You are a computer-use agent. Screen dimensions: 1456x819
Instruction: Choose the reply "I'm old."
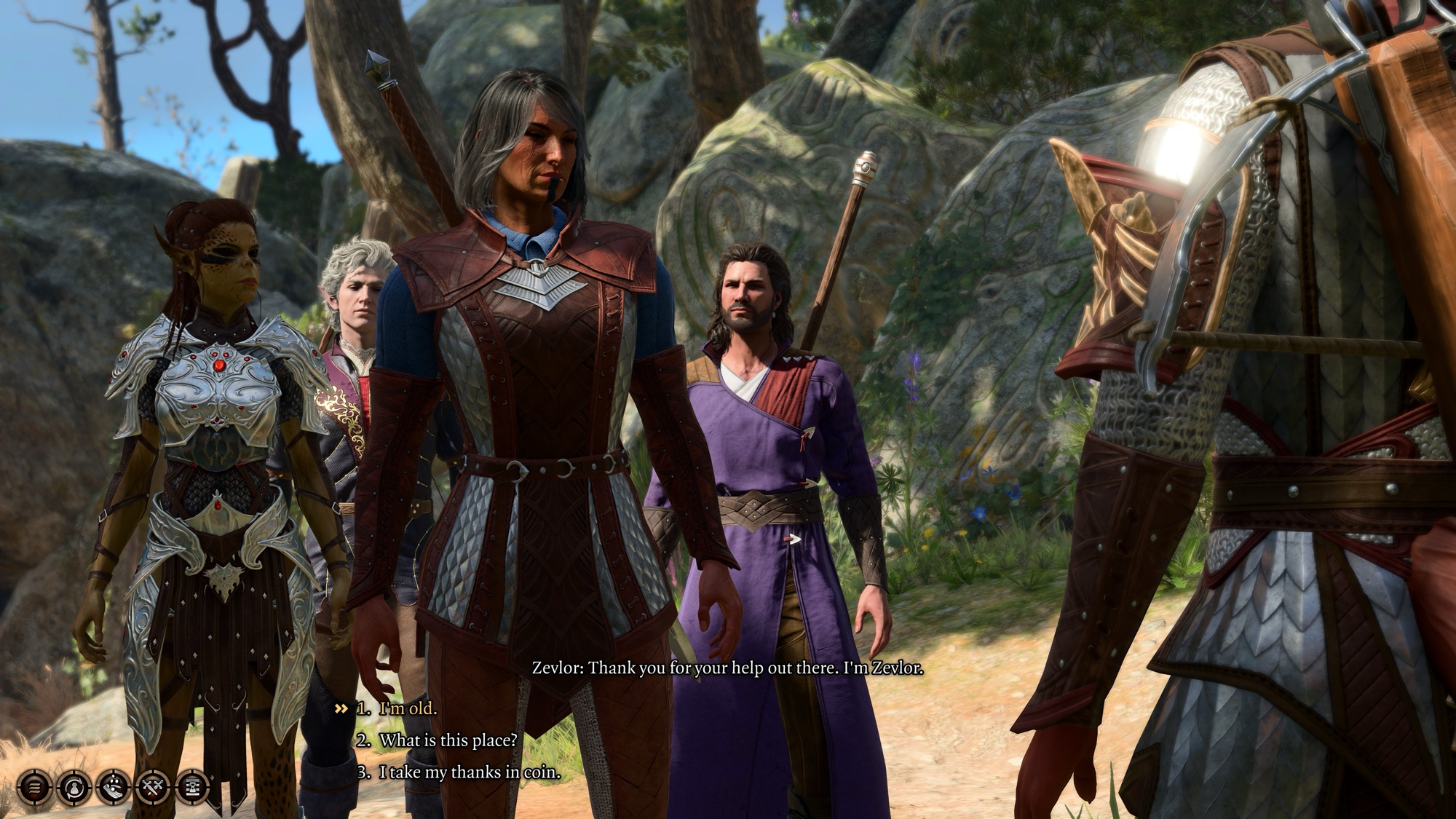click(408, 708)
